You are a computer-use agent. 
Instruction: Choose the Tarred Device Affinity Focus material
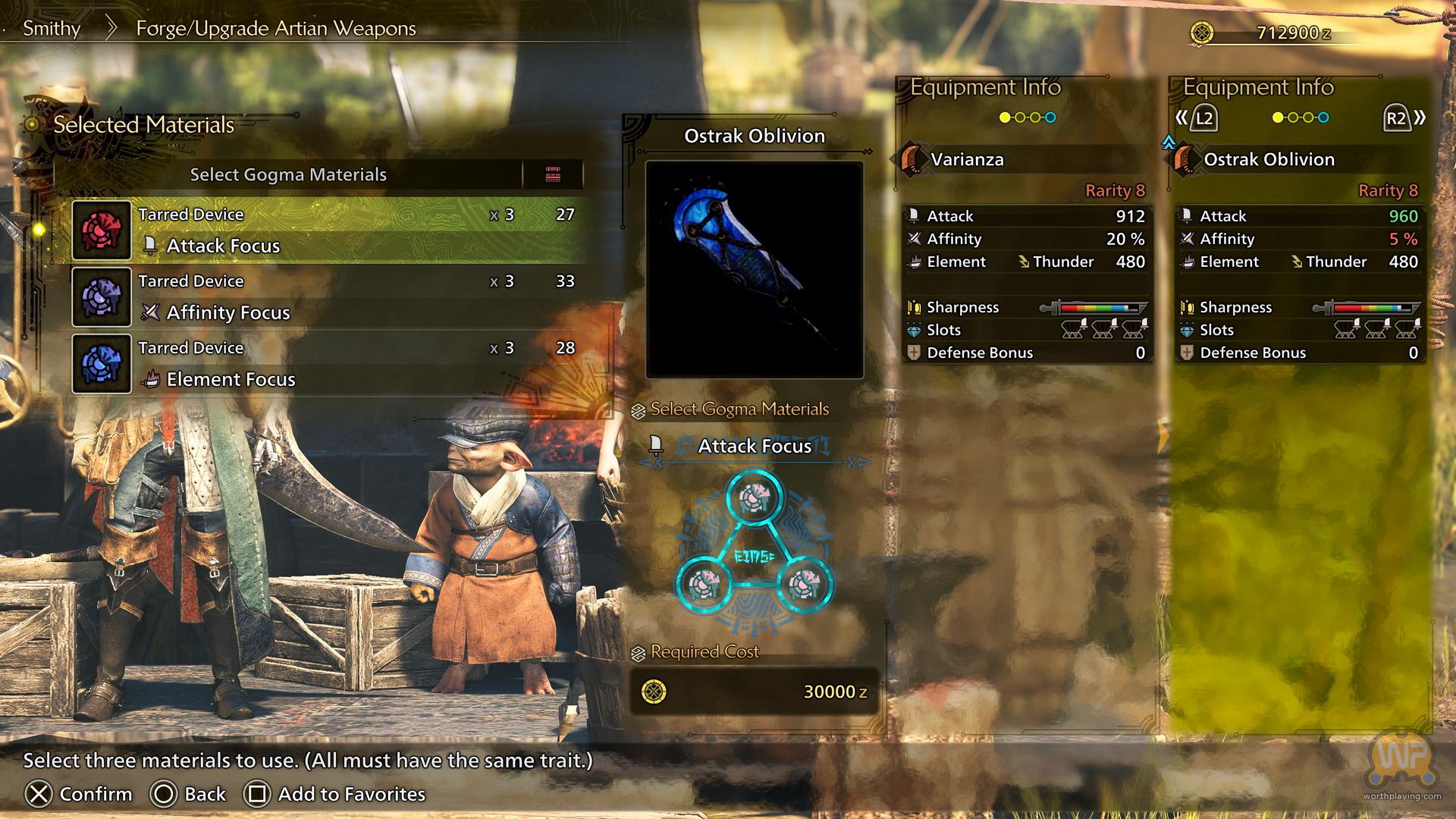(x=330, y=297)
